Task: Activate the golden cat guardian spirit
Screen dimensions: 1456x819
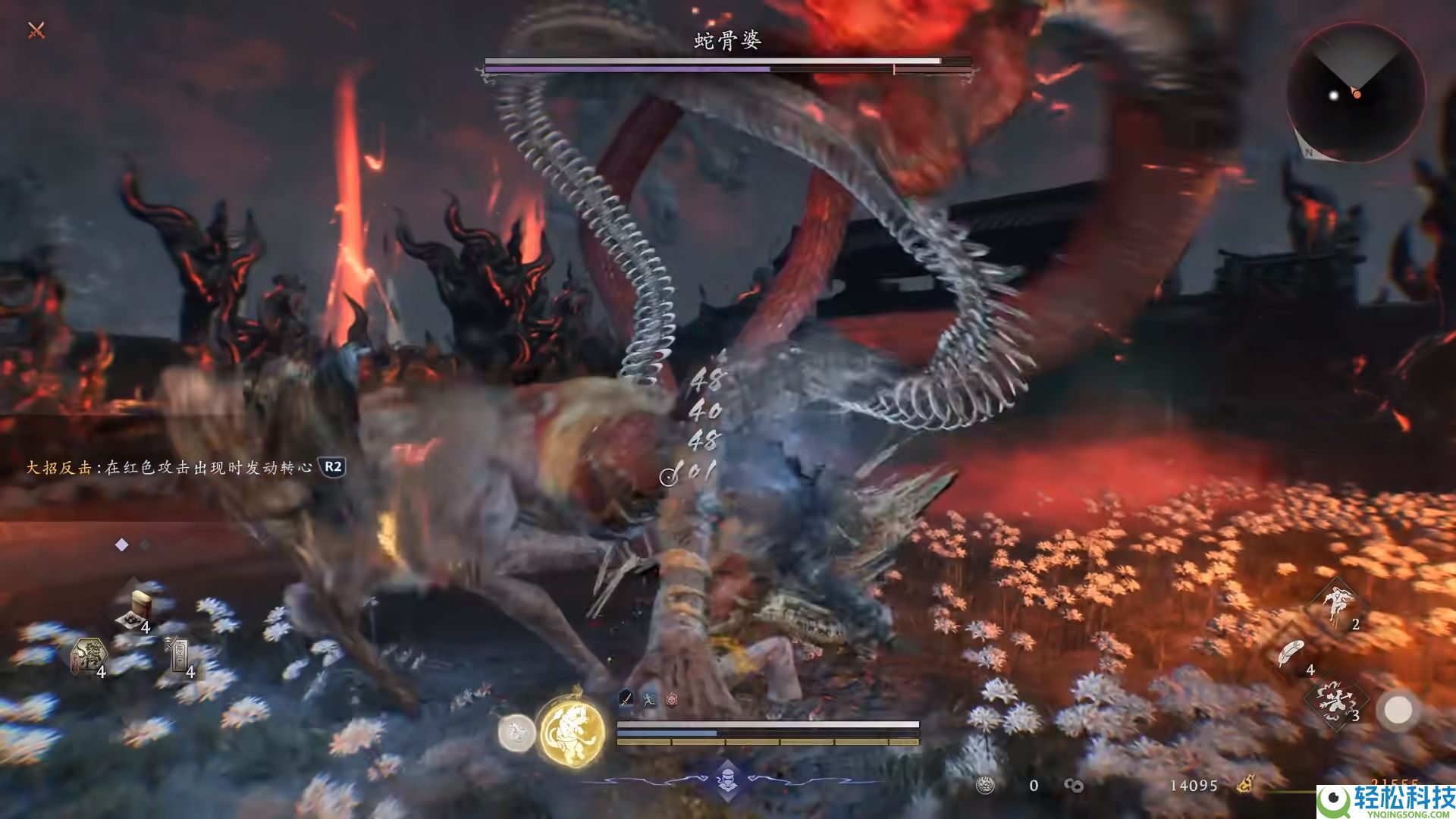Action: tap(573, 730)
